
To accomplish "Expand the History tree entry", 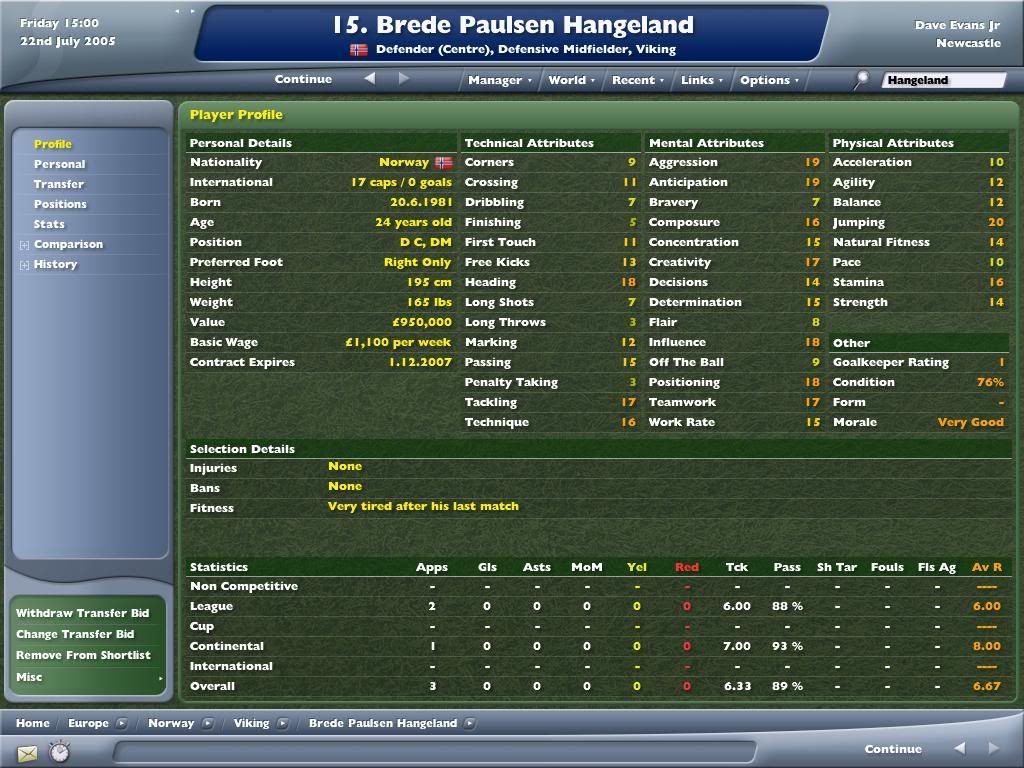I will pyautogui.click(x=24, y=264).
